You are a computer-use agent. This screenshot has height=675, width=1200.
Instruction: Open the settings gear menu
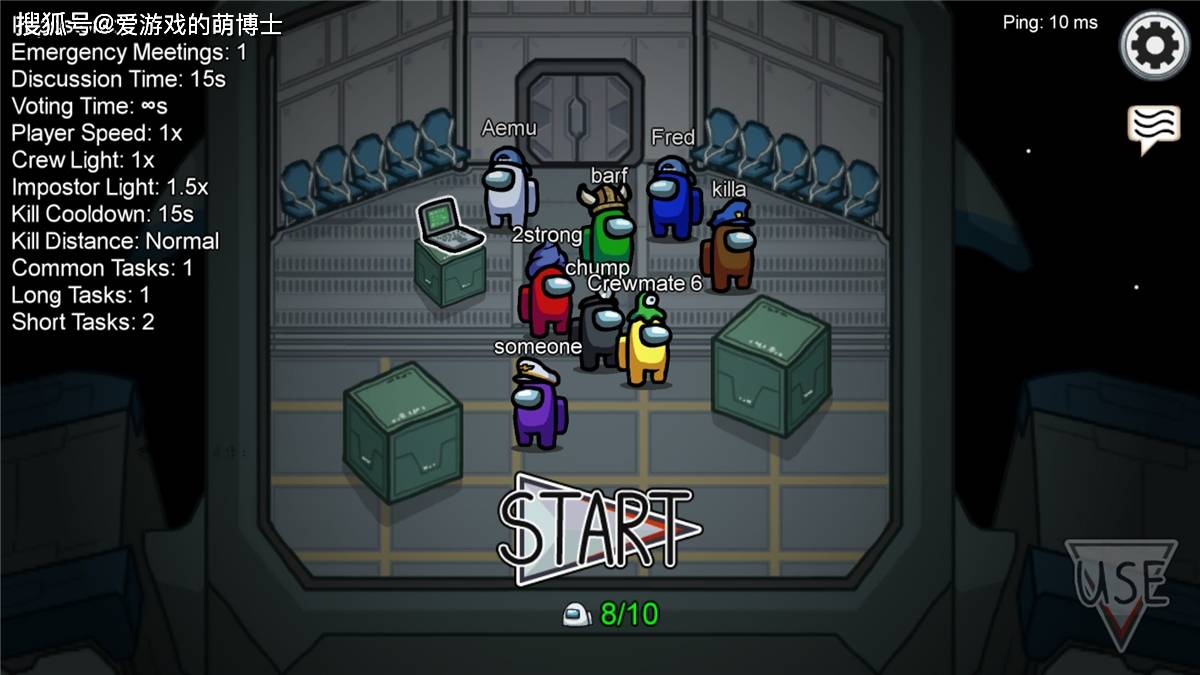tap(1154, 46)
